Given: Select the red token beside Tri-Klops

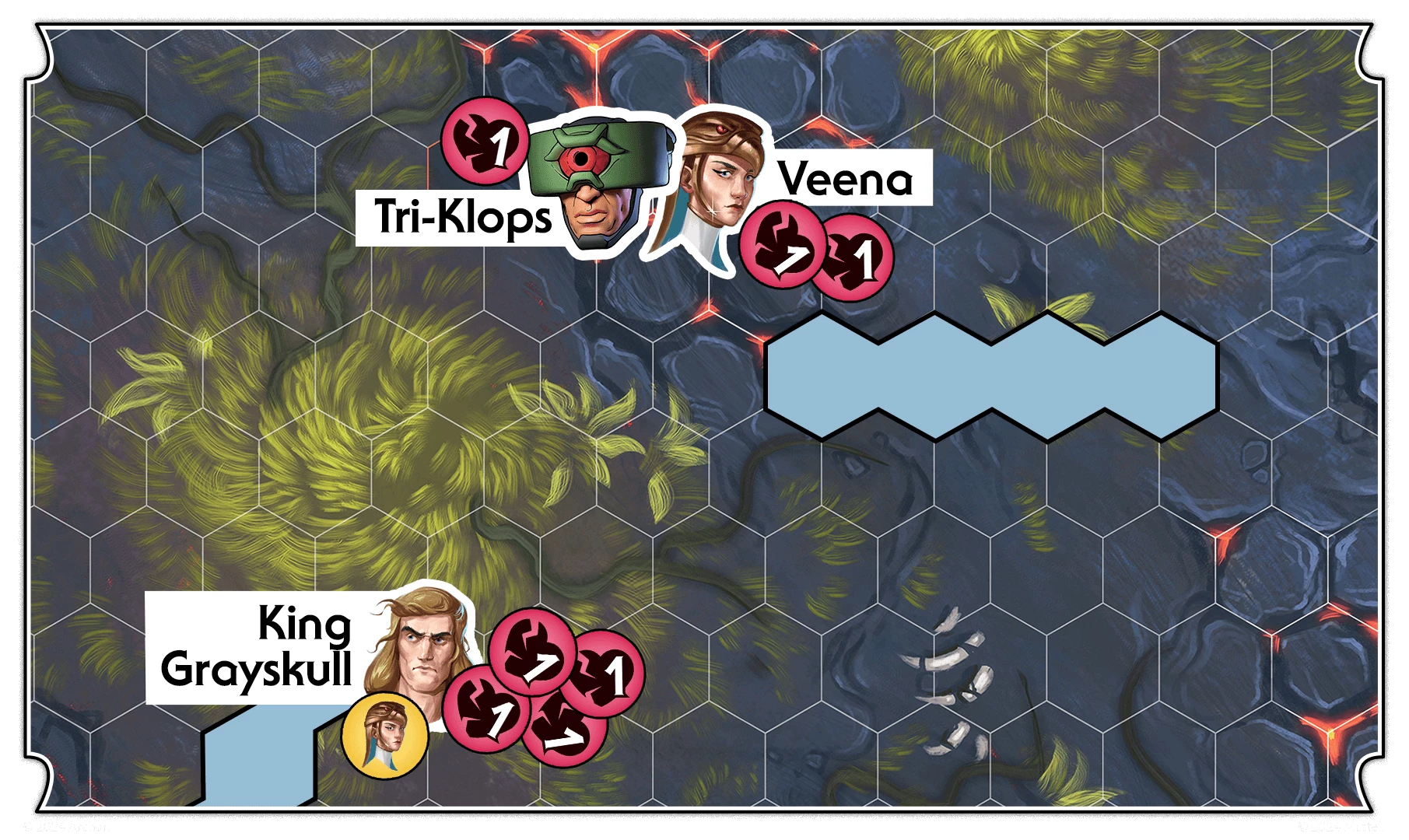Looking at the screenshot, I should coord(485,141).
